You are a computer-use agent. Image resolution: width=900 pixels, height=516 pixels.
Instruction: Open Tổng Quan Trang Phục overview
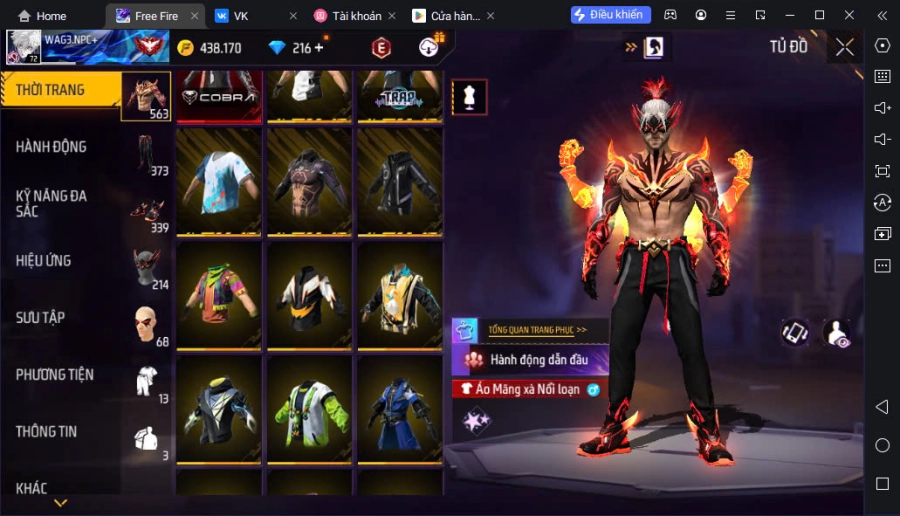click(x=537, y=329)
